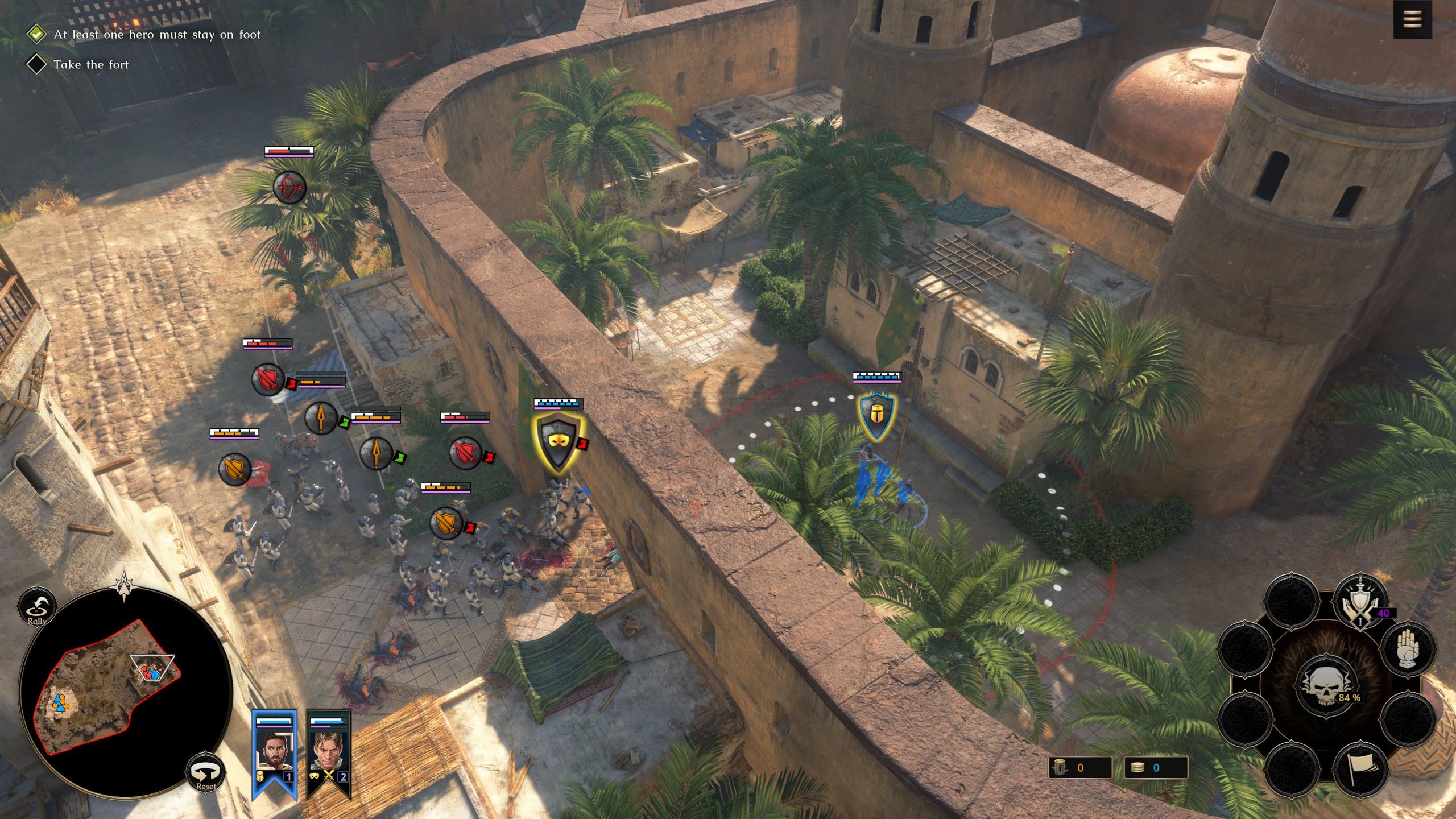Target the red archer bow unit marker
Viewport: 1456px width, 819px height.
pos(289,188)
